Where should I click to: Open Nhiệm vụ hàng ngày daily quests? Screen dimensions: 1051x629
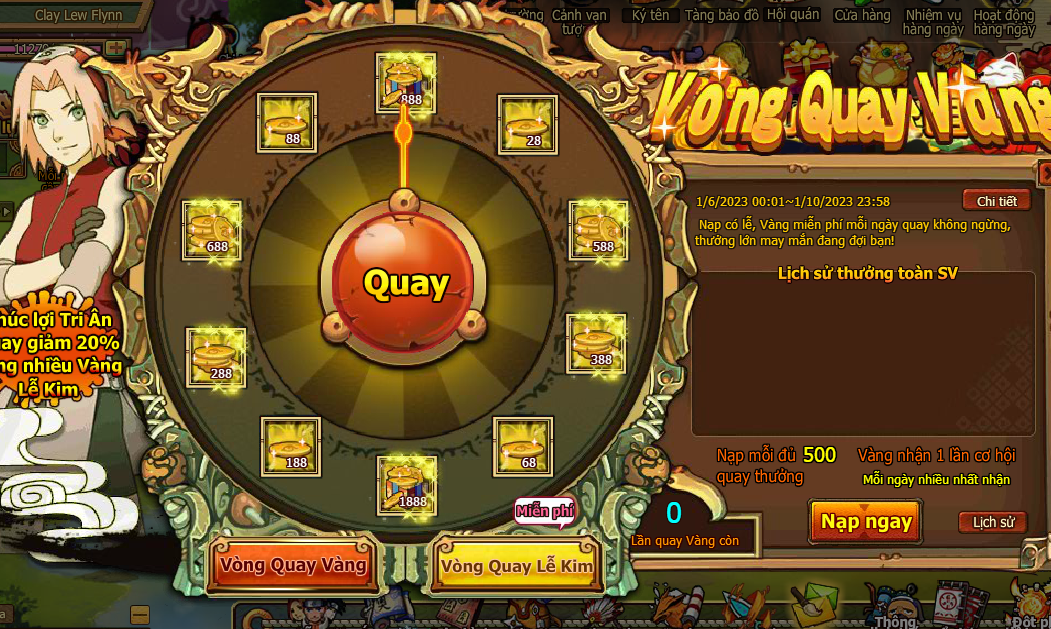point(933,22)
